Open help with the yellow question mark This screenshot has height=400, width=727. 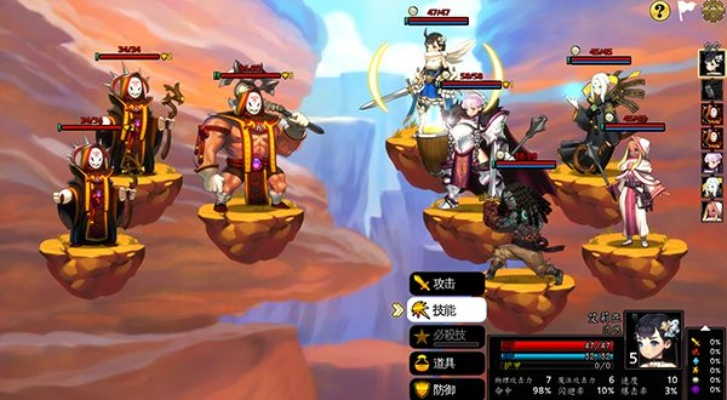point(659,11)
